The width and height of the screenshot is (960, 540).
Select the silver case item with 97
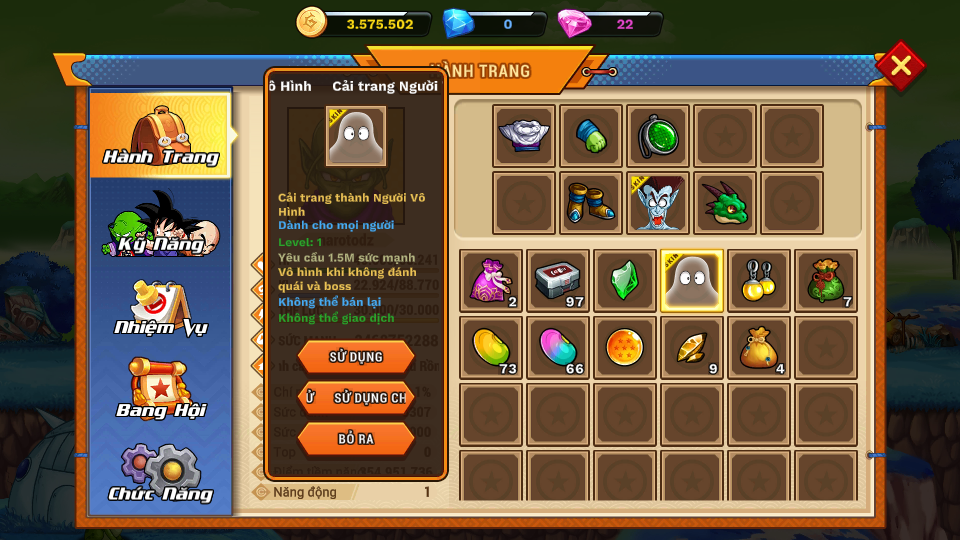click(x=558, y=281)
